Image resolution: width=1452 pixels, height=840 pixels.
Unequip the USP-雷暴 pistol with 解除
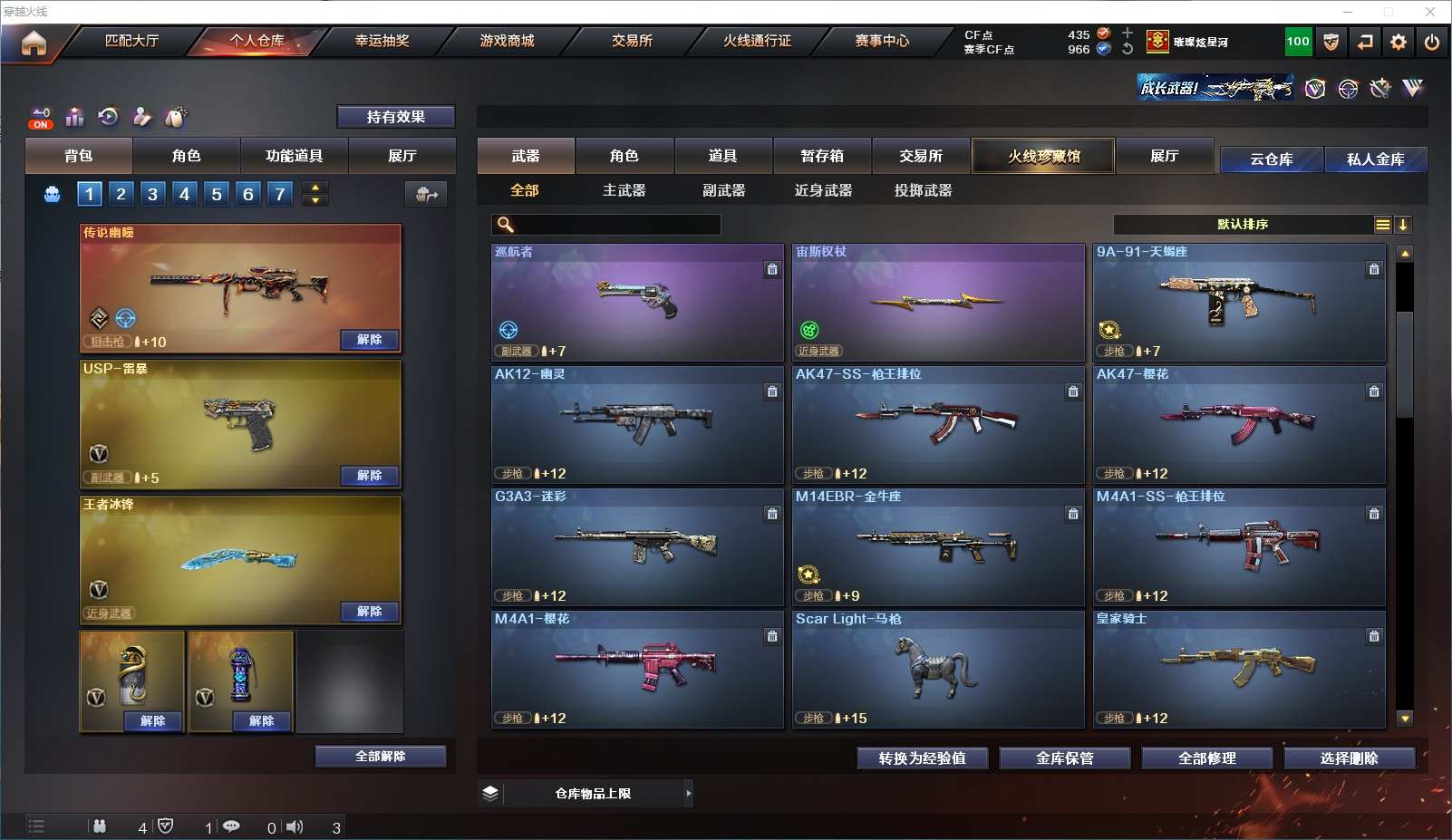(369, 476)
